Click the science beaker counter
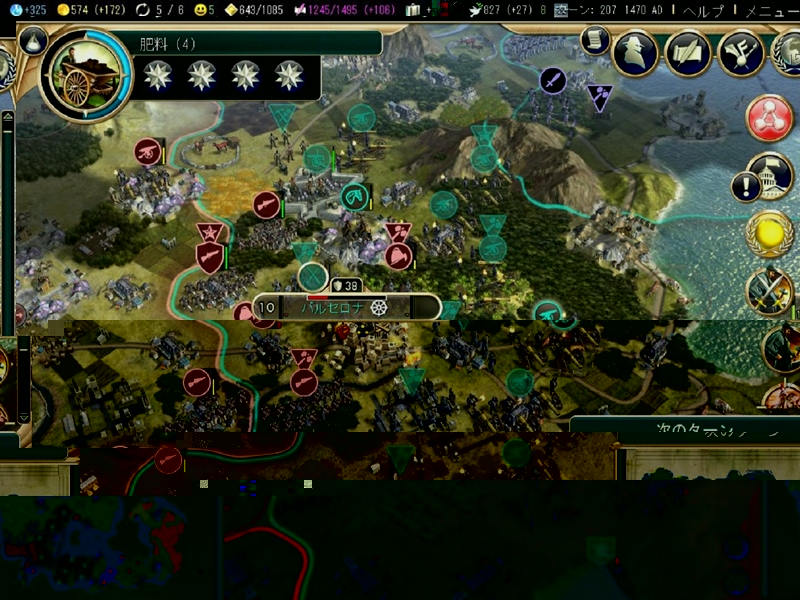This screenshot has height=600, width=800. [22, 9]
